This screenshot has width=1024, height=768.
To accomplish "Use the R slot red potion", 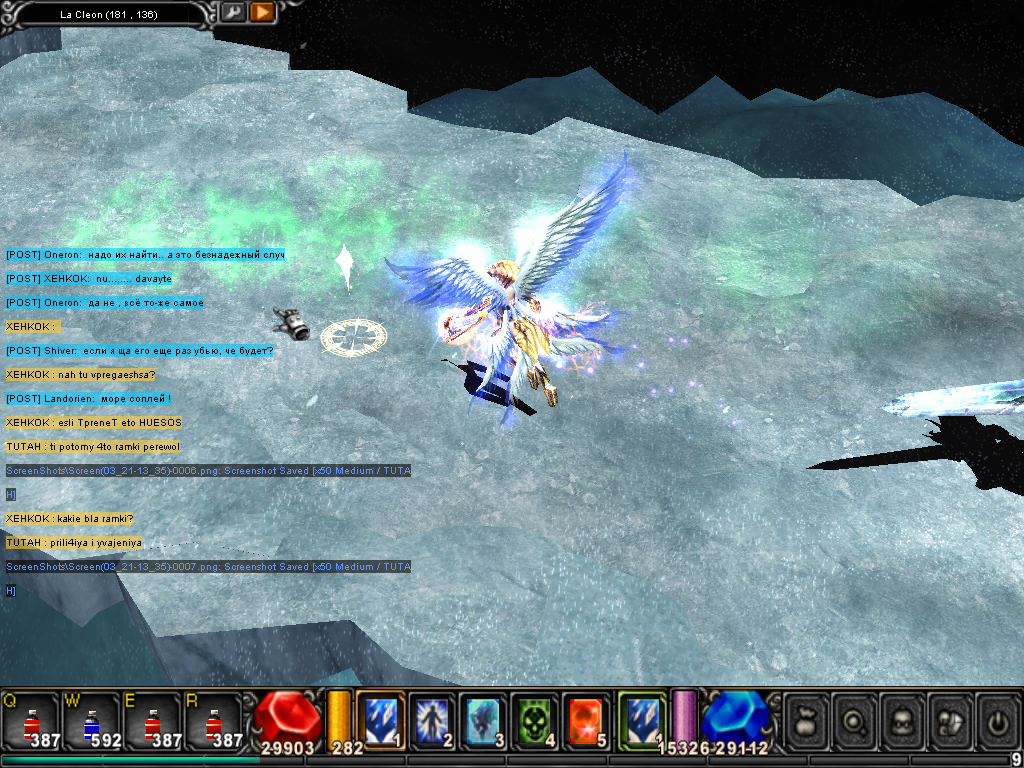I will (213, 720).
